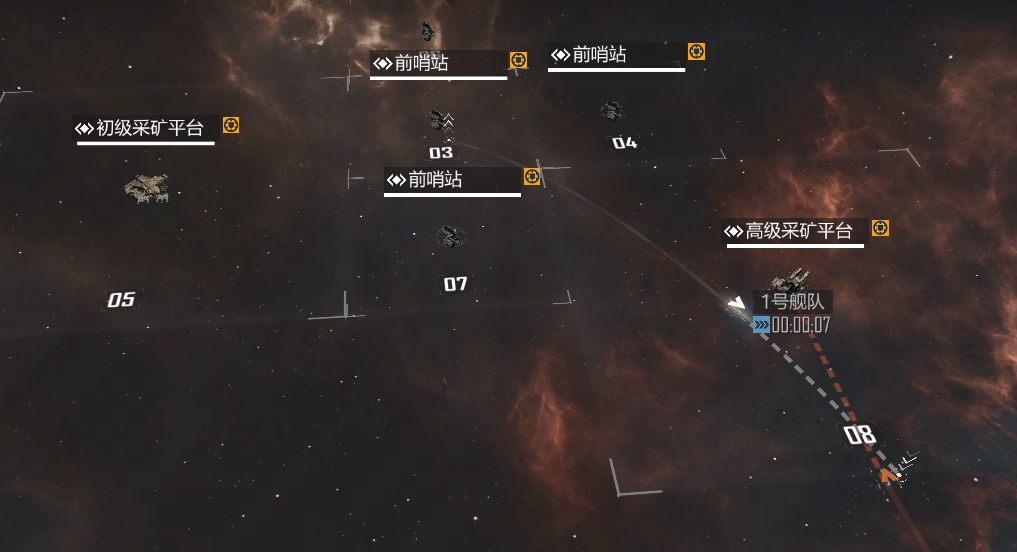Image resolution: width=1017 pixels, height=552 pixels.
Task: Select the 初级采矿平台 label
Action: pos(146,128)
